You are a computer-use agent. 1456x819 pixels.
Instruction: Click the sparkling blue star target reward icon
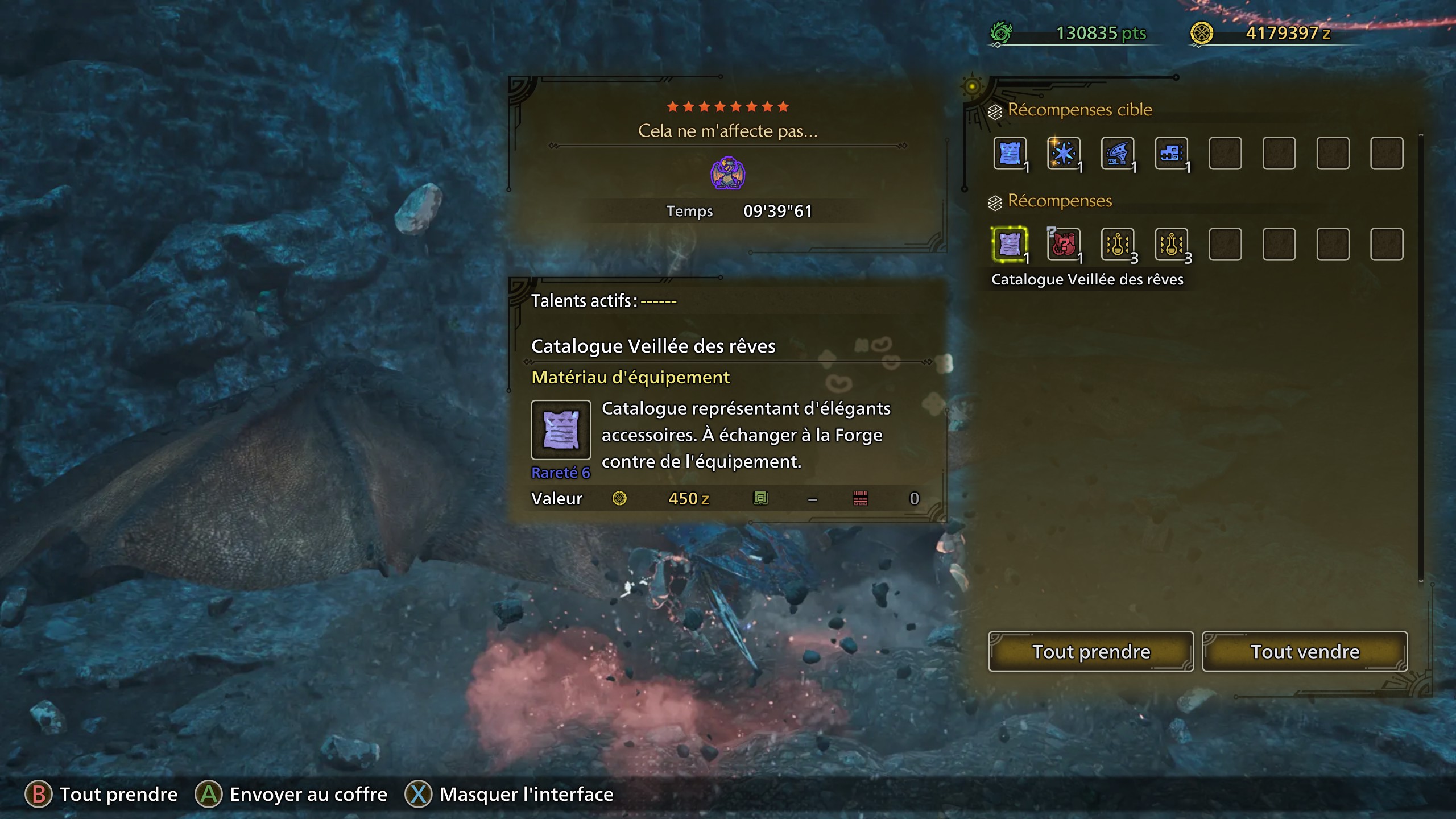click(1064, 154)
